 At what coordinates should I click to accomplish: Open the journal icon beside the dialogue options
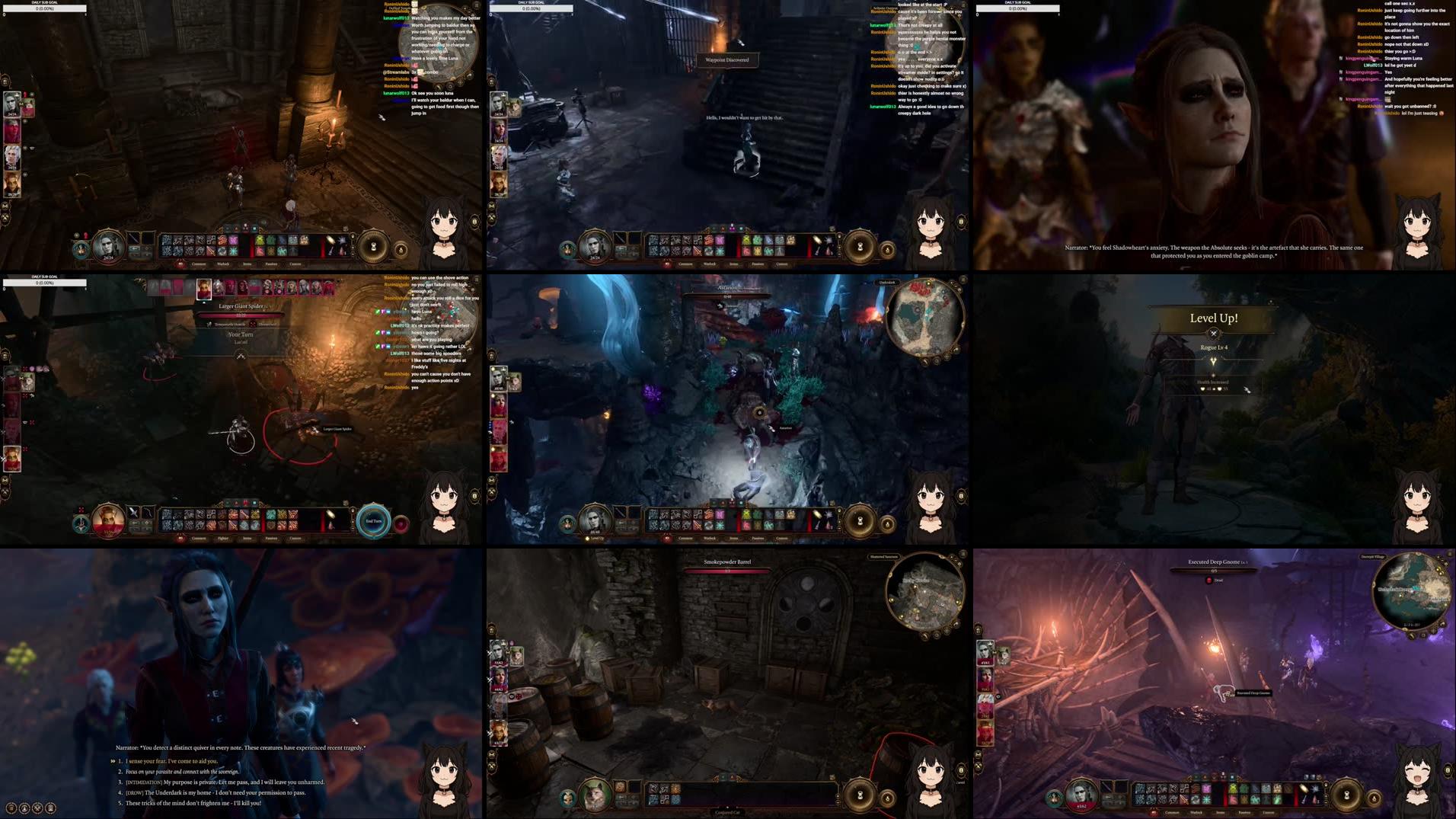[51, 808]
